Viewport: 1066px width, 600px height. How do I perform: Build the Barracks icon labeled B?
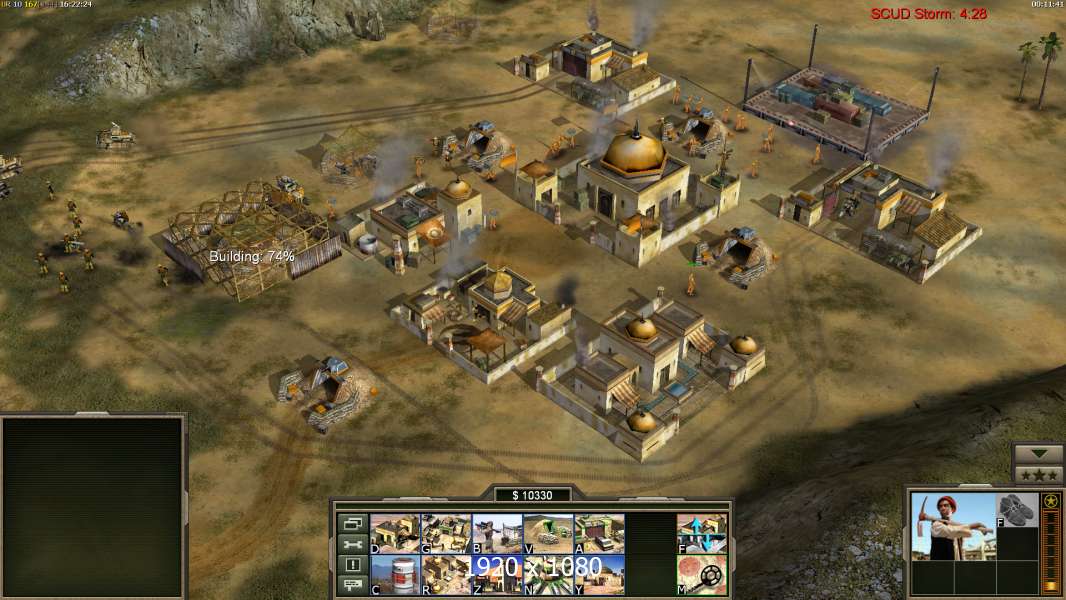(497, 534)
